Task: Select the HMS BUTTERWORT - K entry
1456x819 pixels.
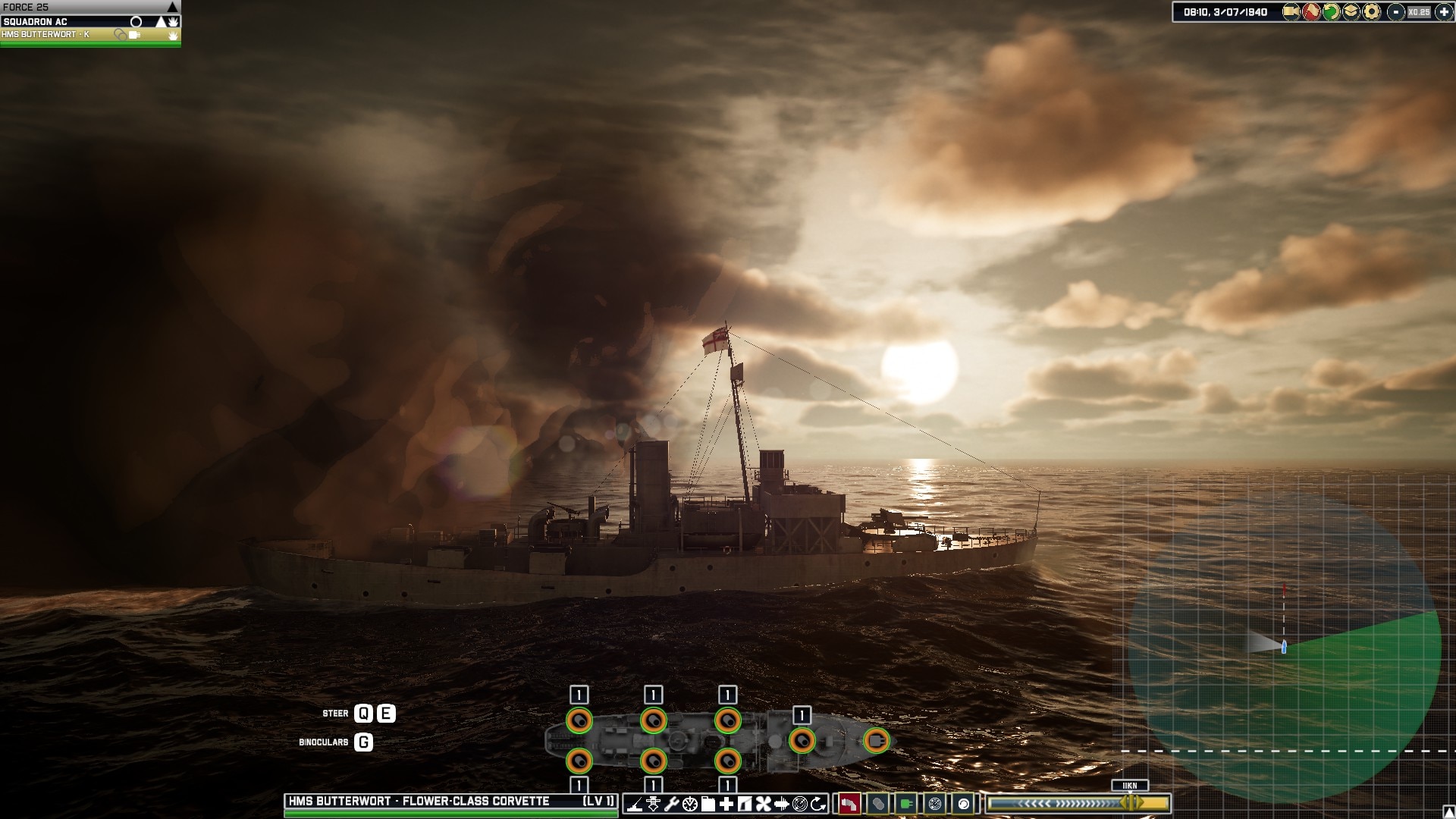Action: 53,34
